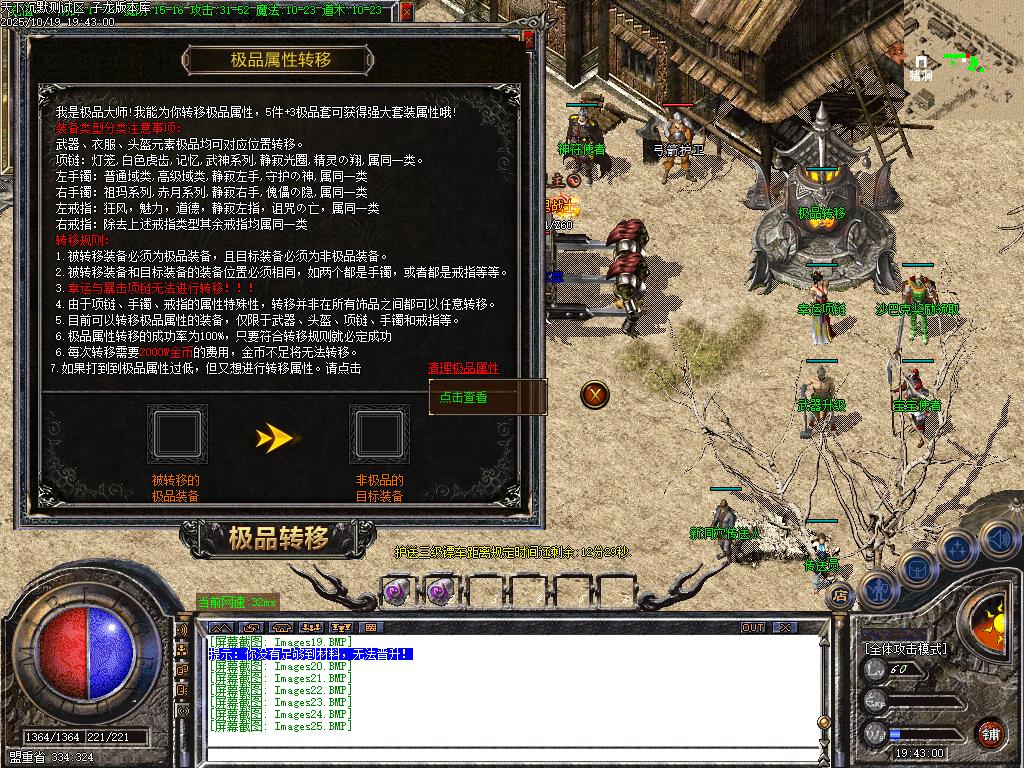Open the skills sparkle round icon
Screen dimensions: 1024x768
[x=956, y=547]
